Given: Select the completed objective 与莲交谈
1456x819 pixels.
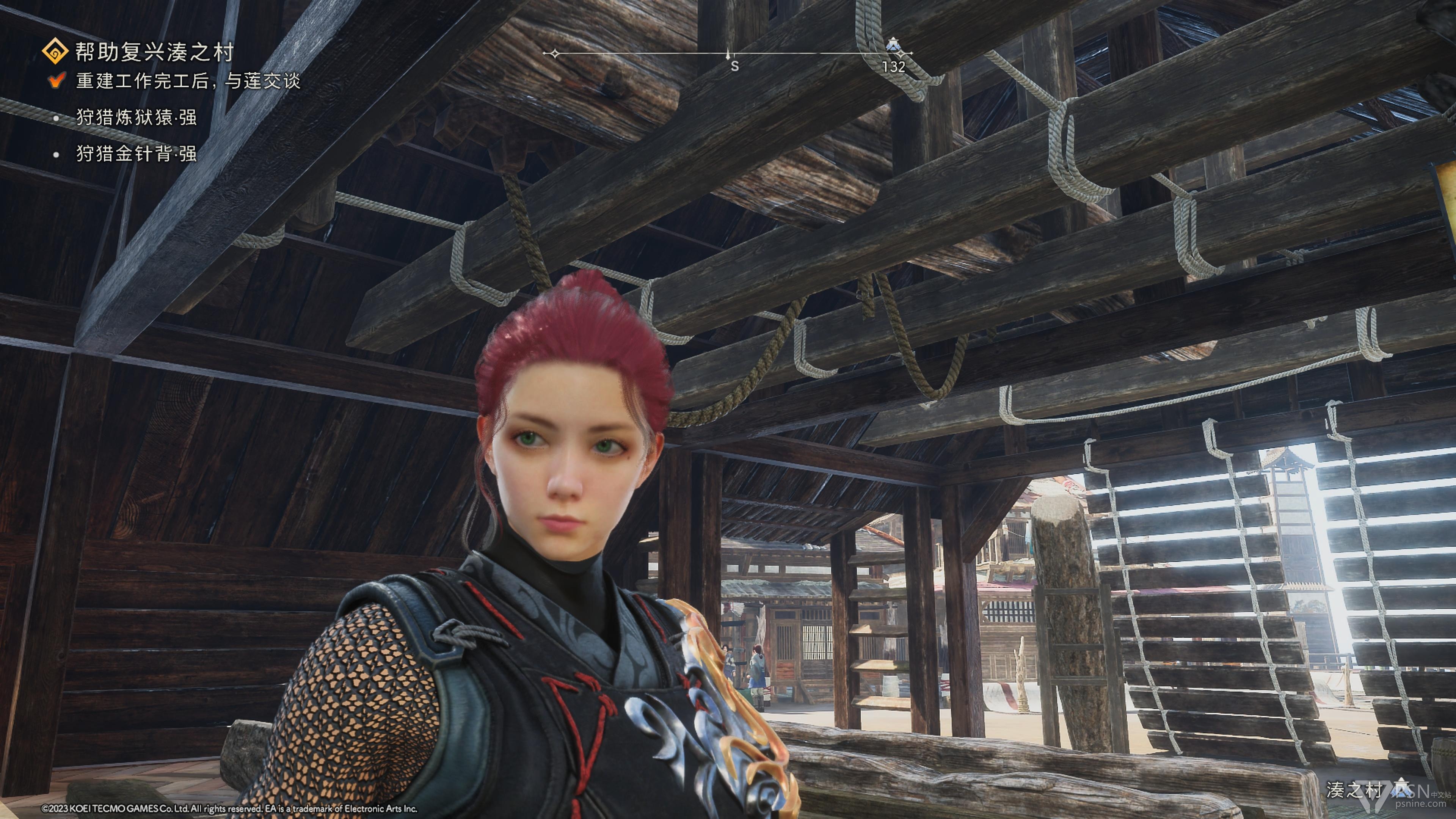Looking at the screenshot, I should pyautogui.click(x=188, y=81).
